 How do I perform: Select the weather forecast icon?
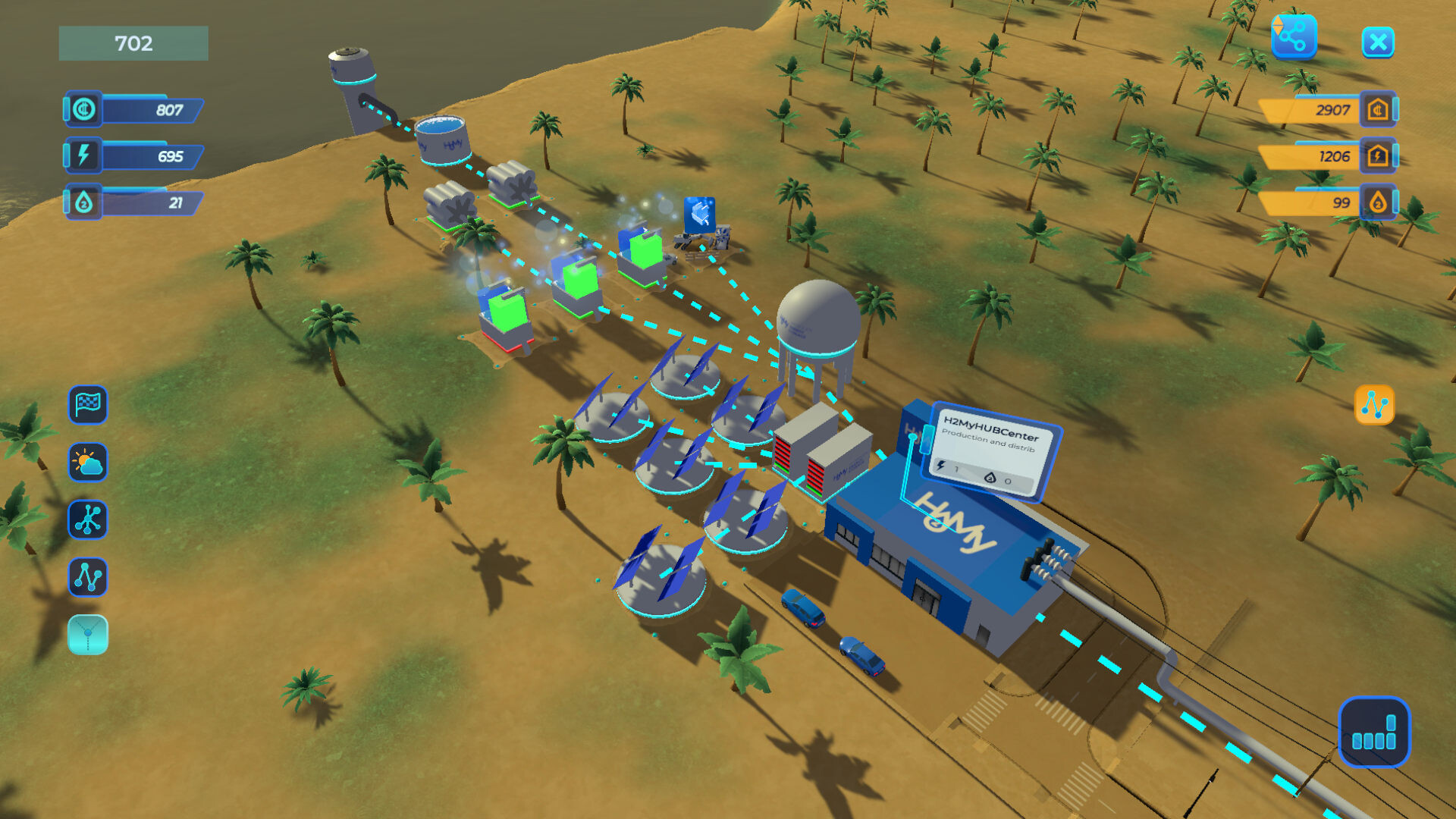[x=86, y=463]
